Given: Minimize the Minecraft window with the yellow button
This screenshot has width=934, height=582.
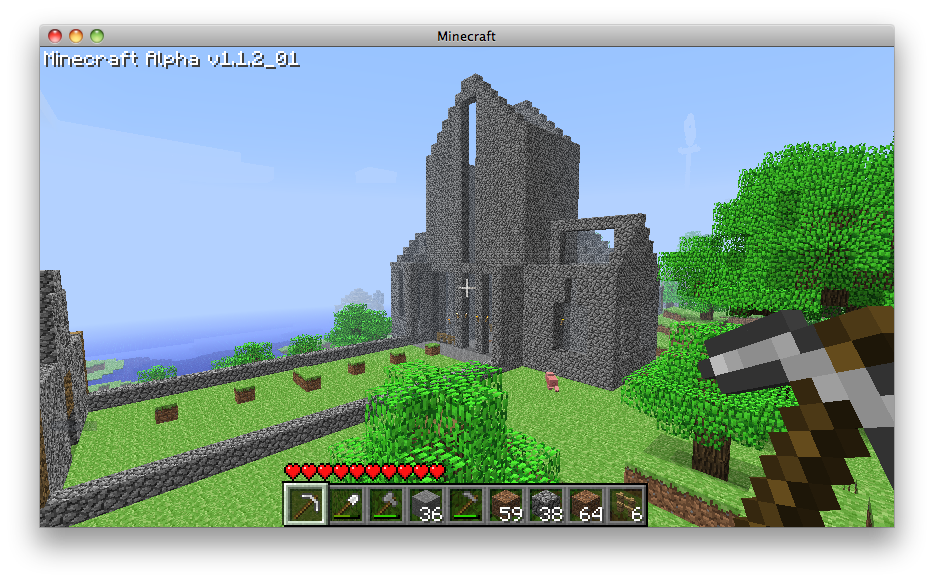Looking at the screenshot, I should click(x=76, y=36).
